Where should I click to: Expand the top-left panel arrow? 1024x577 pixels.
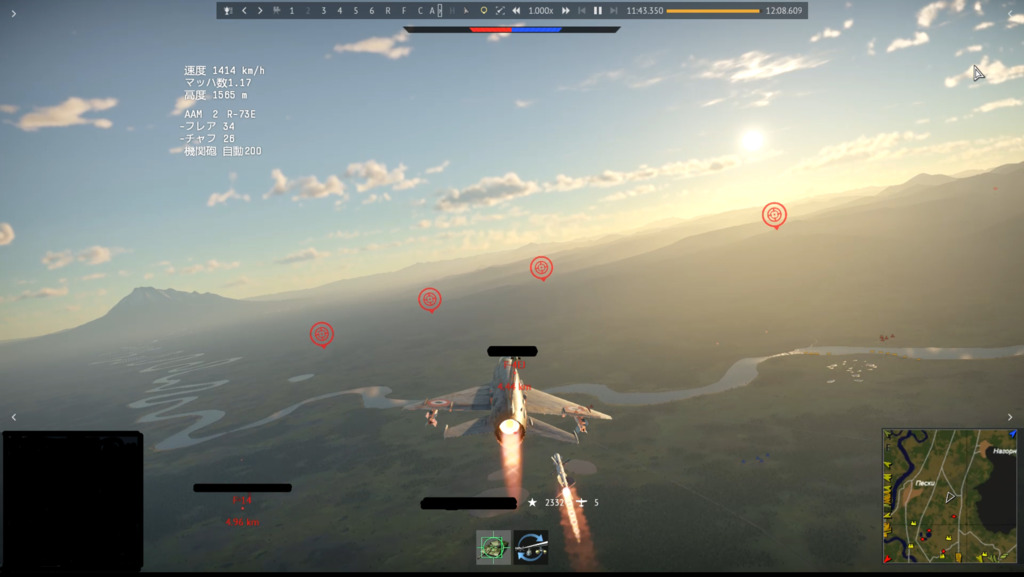(13, 13)
